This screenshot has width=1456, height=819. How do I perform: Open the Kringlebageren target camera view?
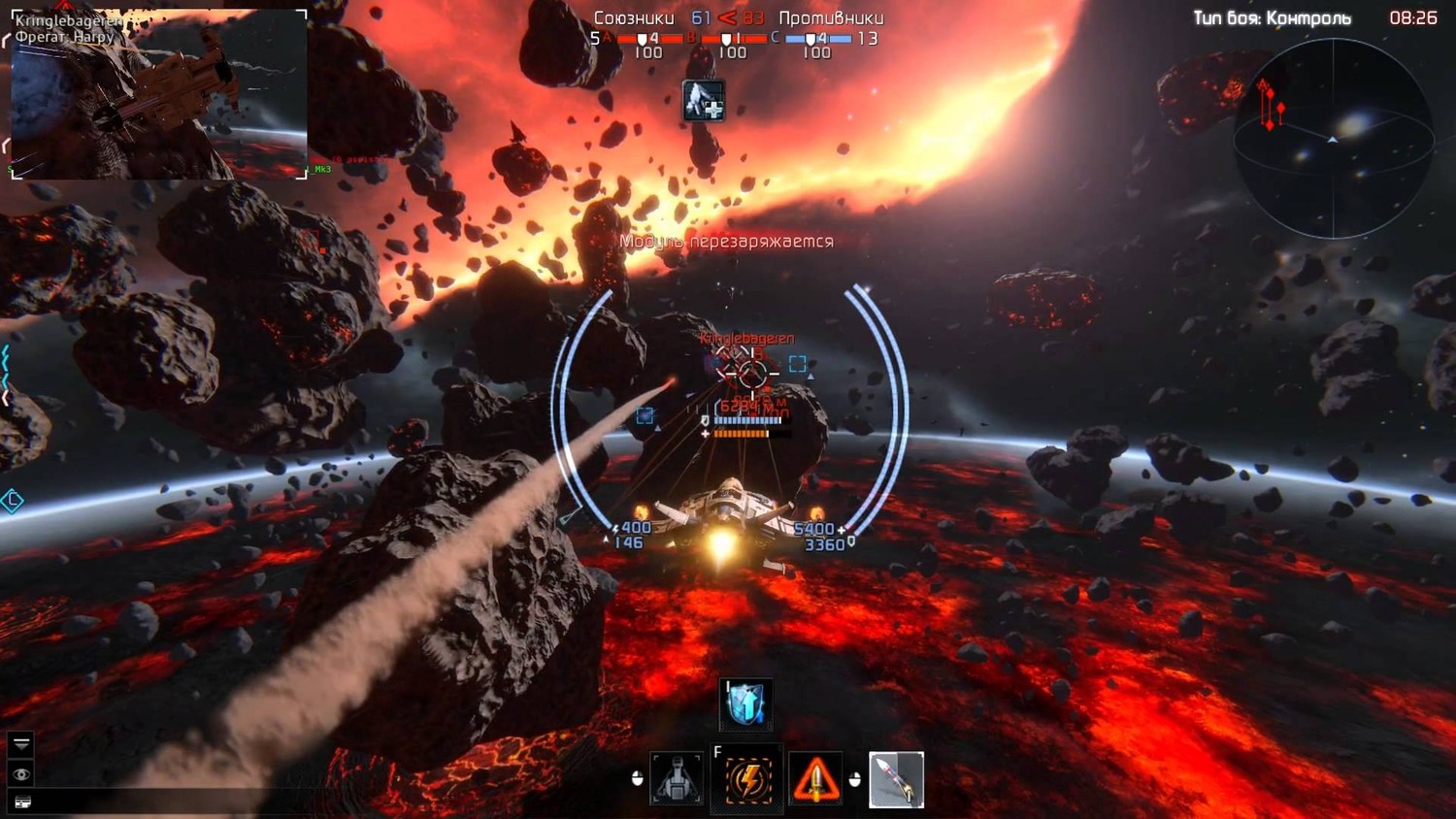point(159,94)
